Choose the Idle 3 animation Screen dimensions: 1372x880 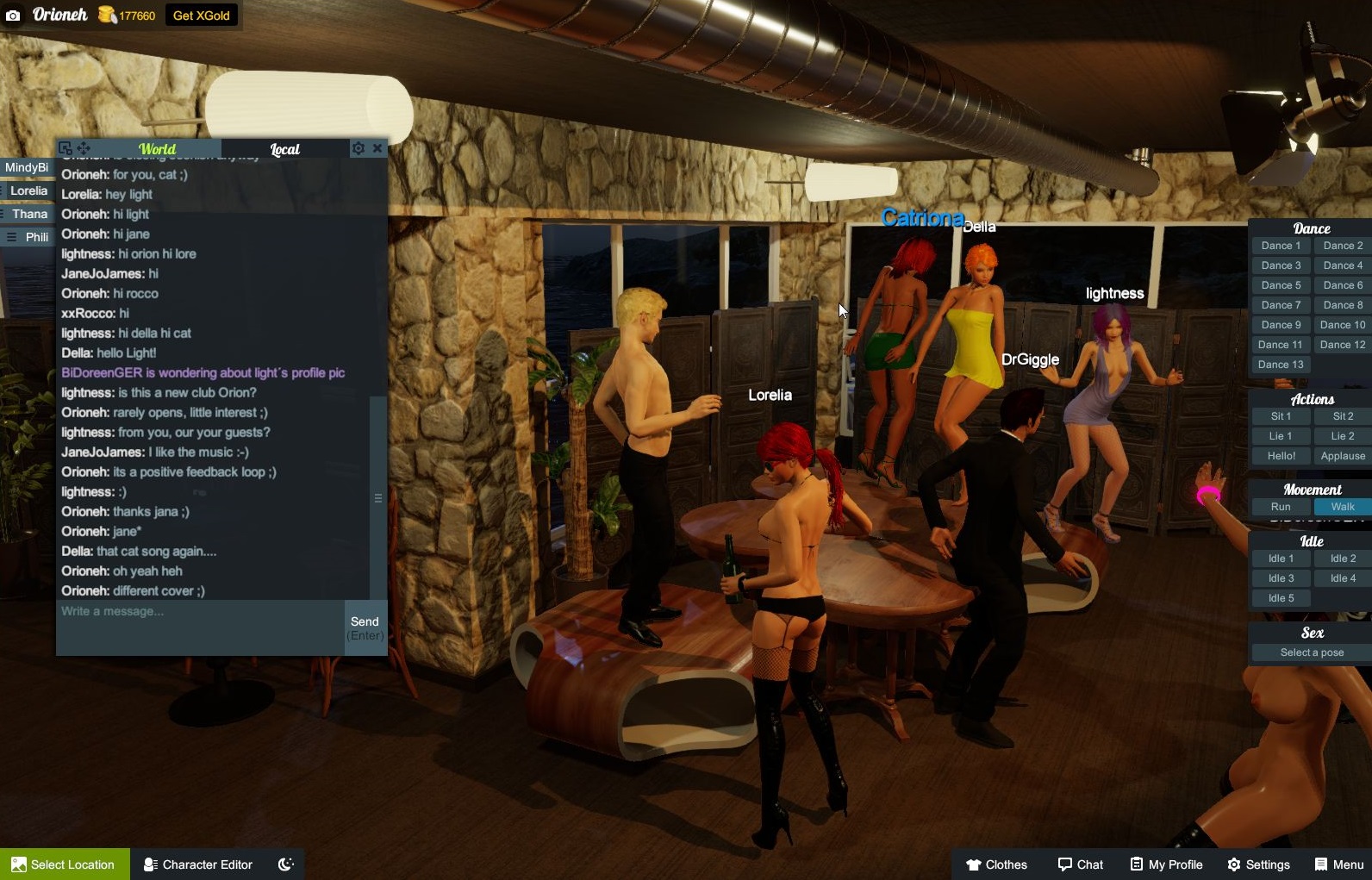(1281, 578)
